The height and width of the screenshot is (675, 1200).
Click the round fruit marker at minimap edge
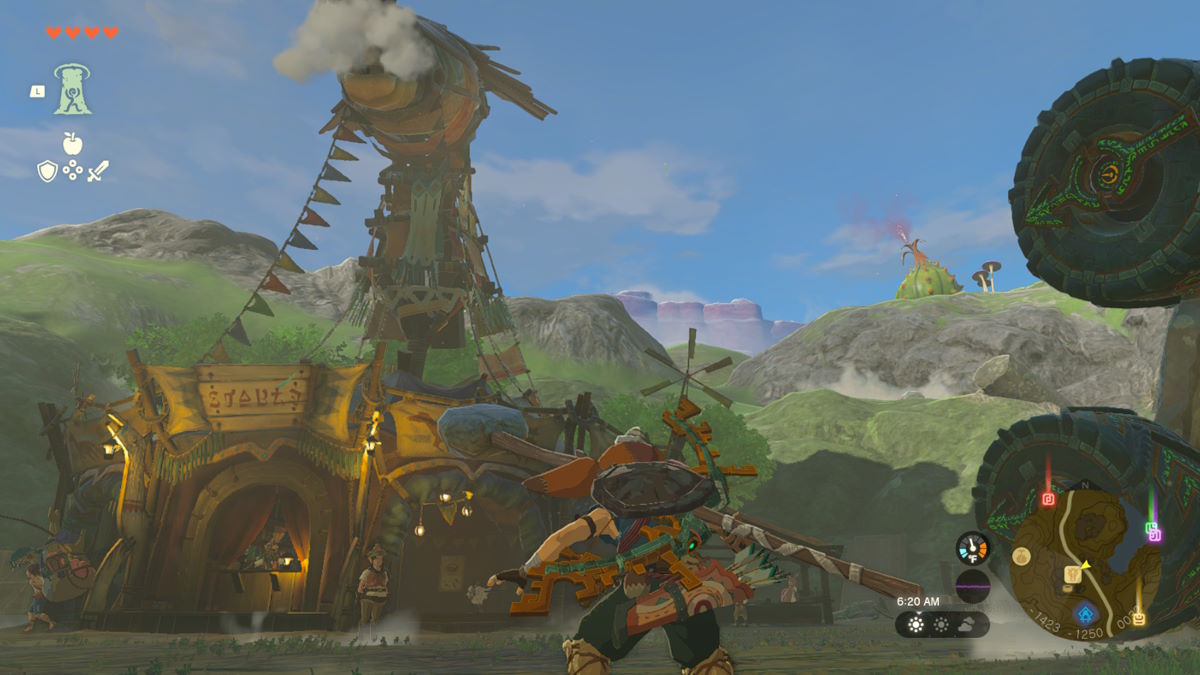pyautogui.click(x=1020, y=556)
